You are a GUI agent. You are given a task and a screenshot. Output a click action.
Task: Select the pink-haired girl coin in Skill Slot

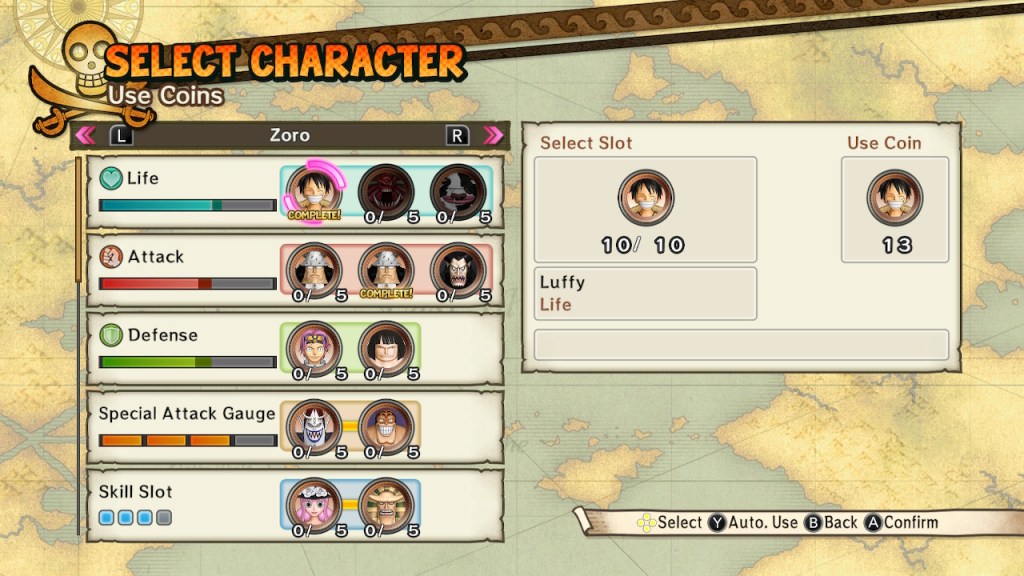(314, 504)
